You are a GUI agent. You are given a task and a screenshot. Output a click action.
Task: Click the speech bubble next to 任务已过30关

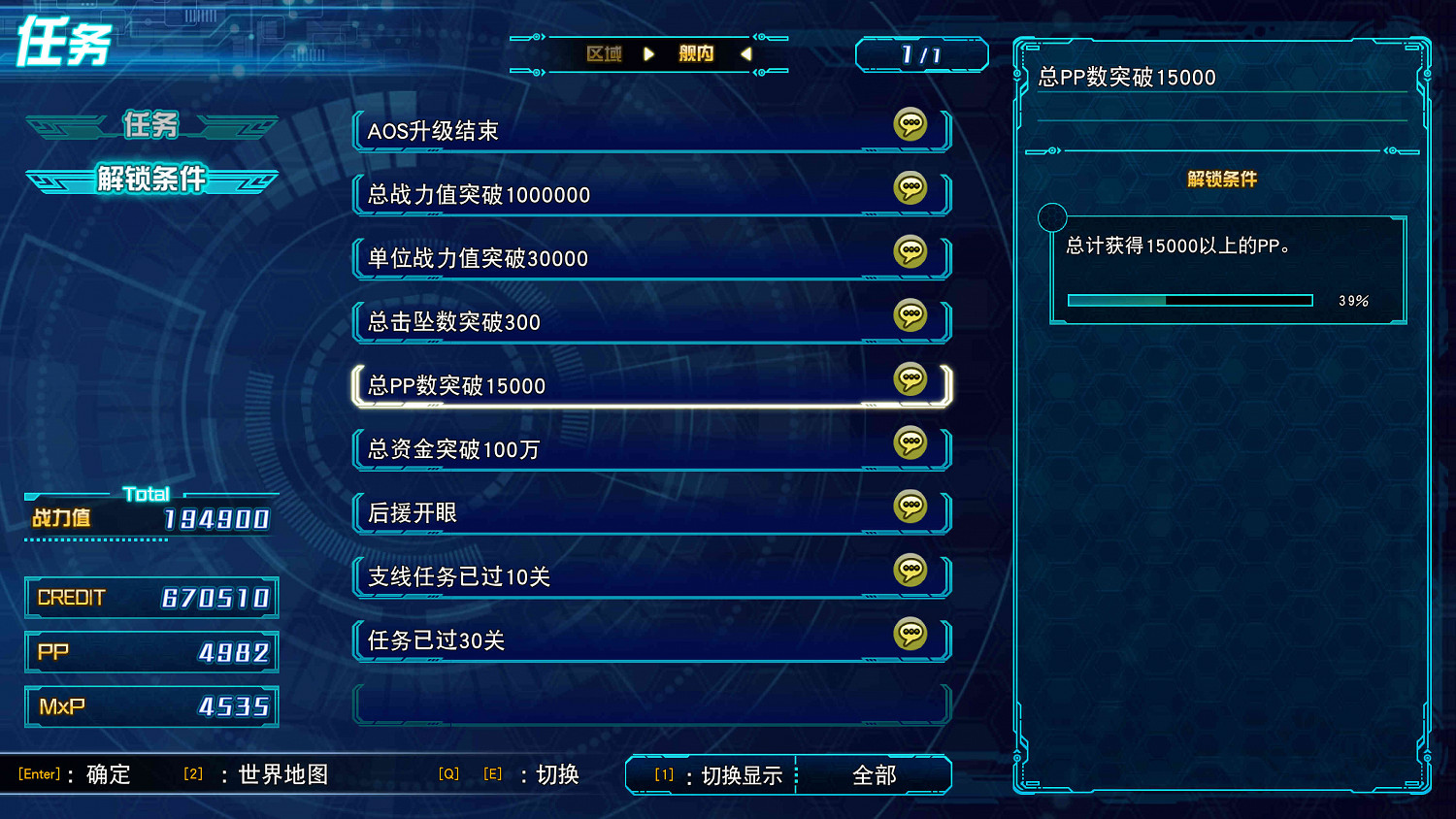(x=910, y=635)
